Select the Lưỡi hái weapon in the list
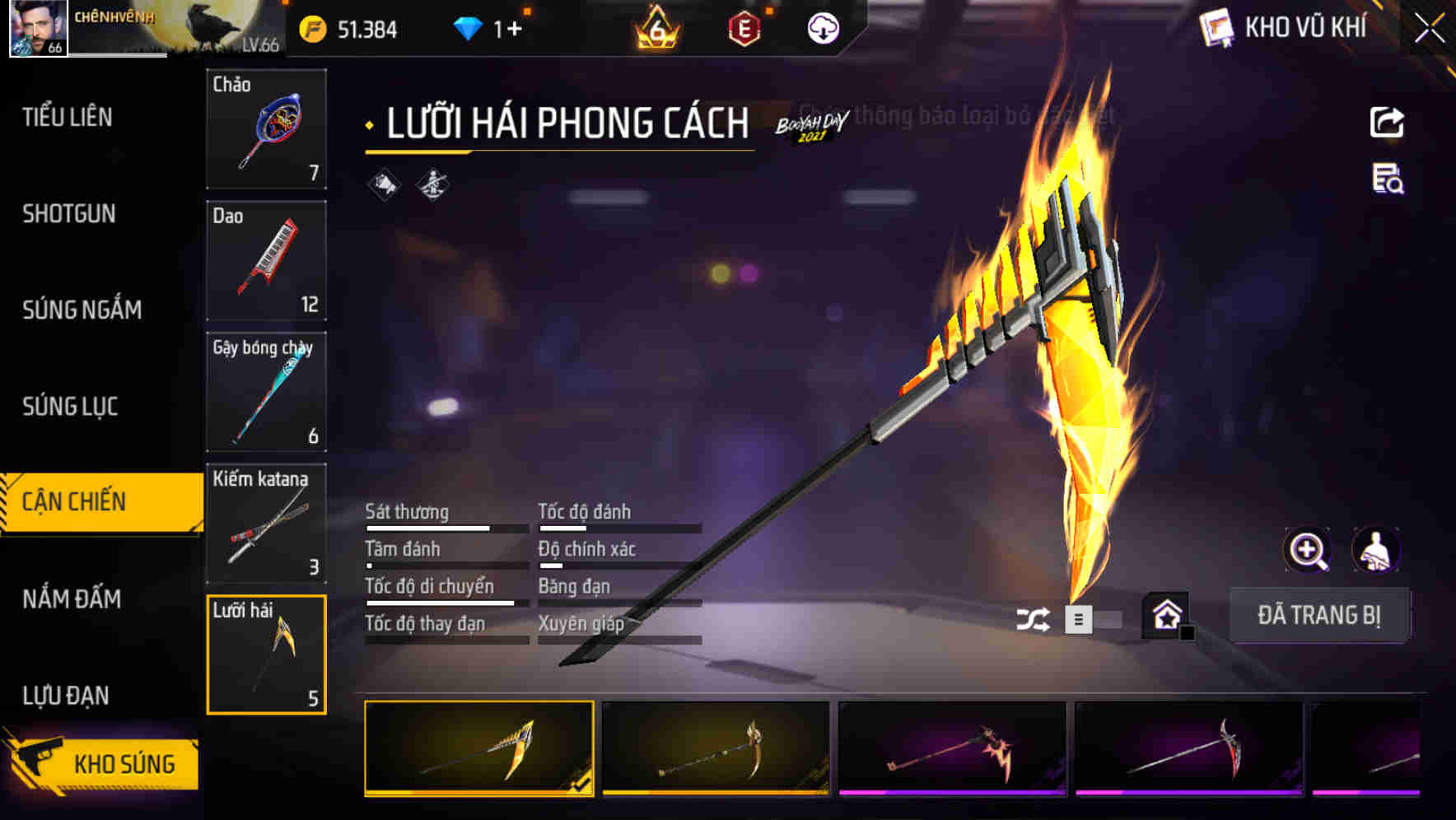The image size is (1456, 820). [x=265, y=653]
